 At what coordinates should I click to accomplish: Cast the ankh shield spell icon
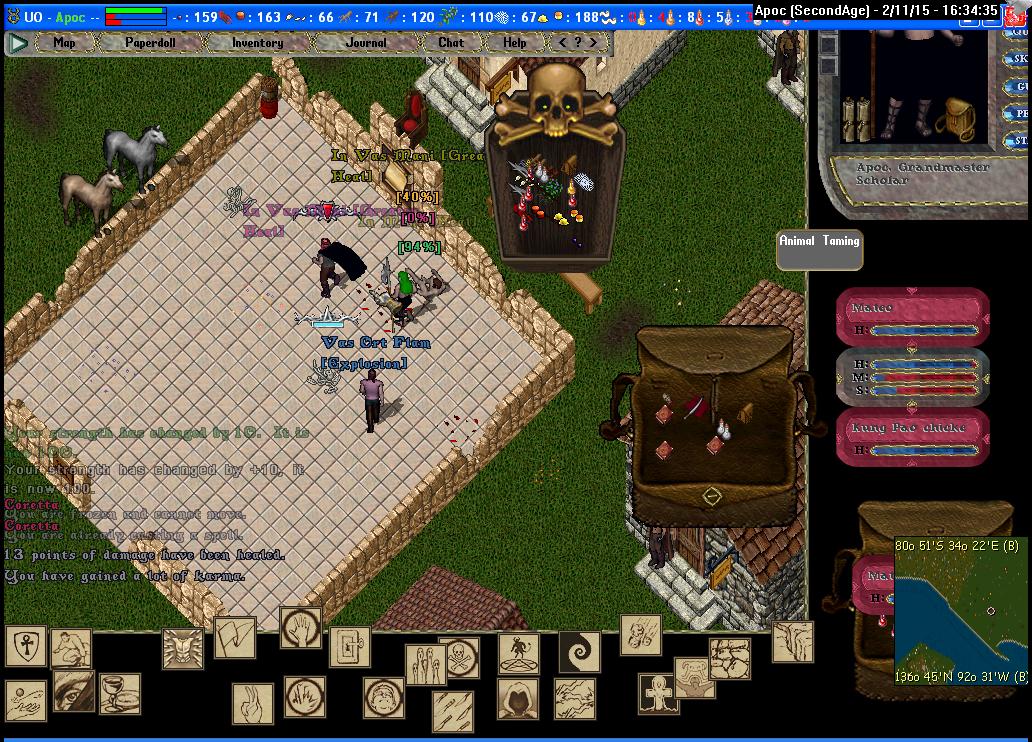(25, 645)
